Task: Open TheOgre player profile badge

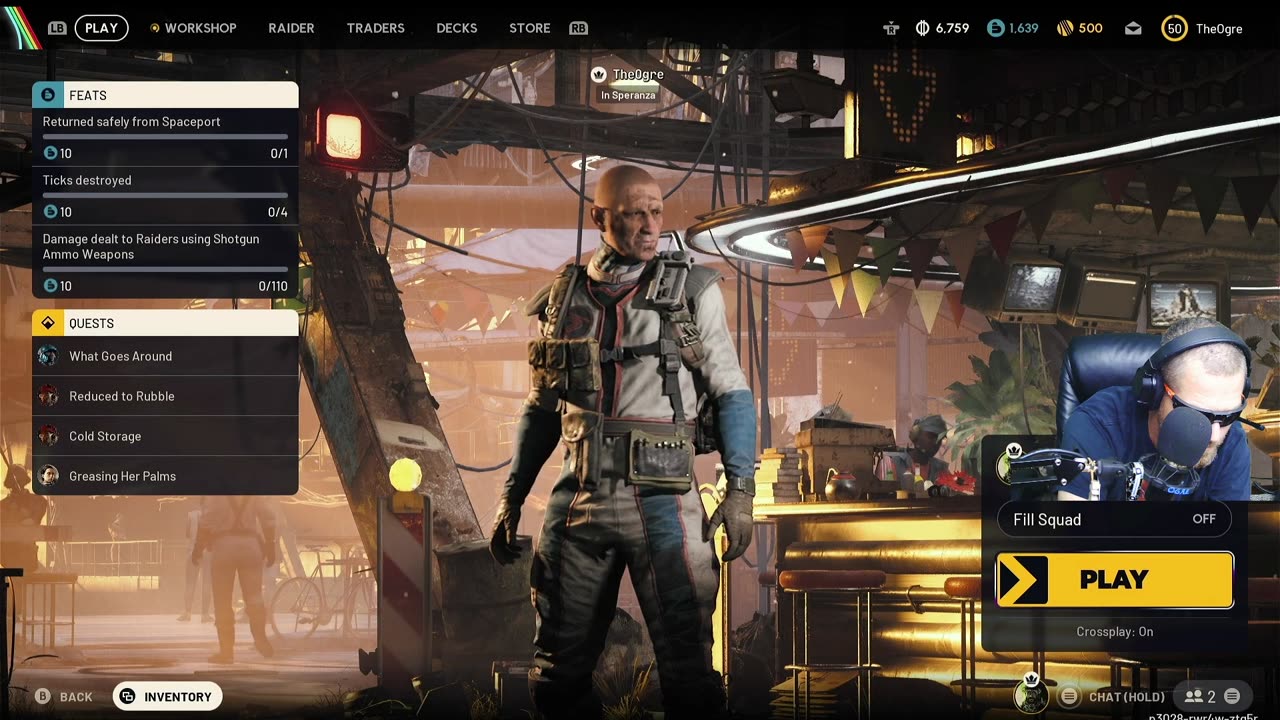Action: 1202,29
